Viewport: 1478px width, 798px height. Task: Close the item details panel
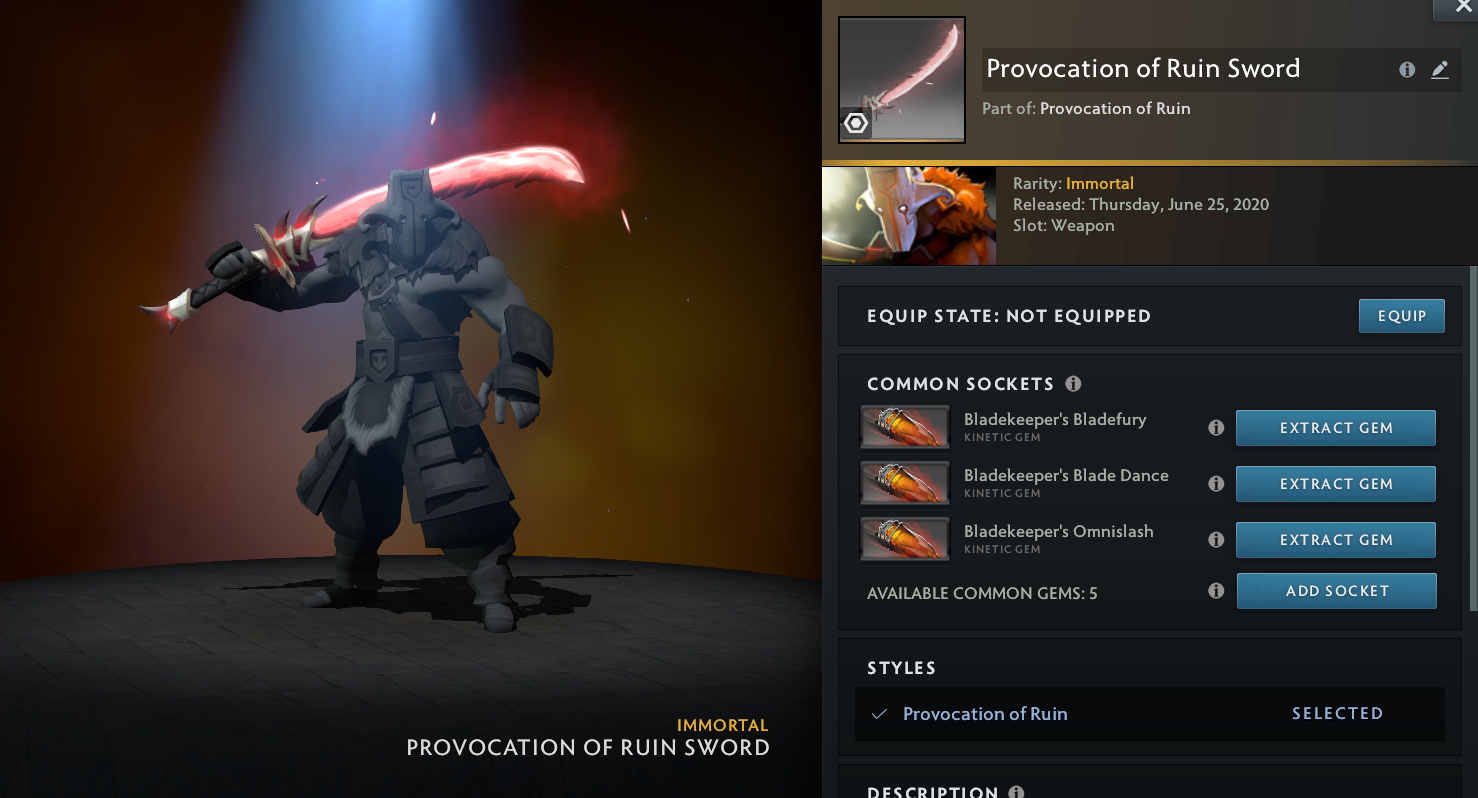point(1463,7)
